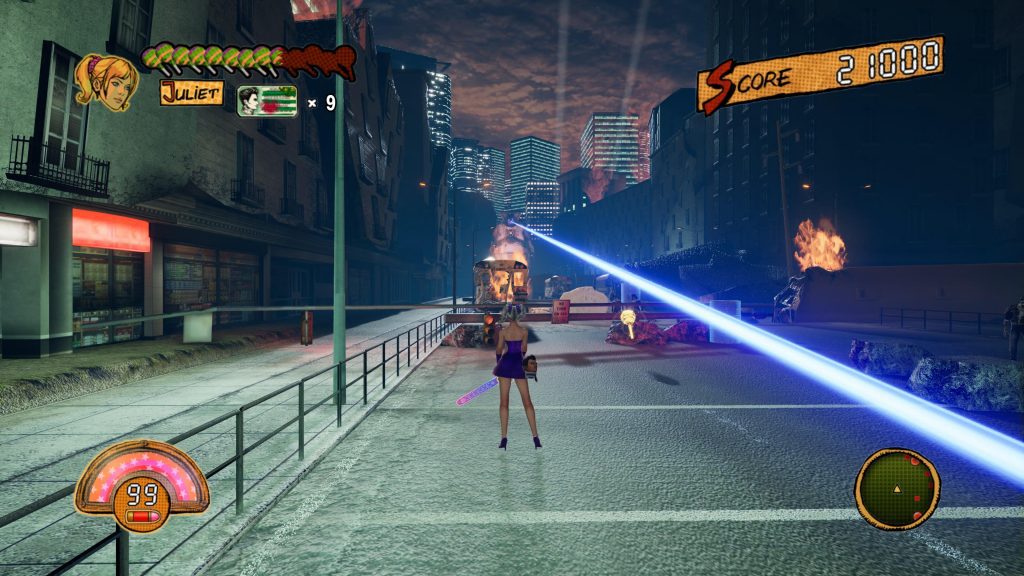Image resolution: width=1024 pixels, height=576 pixels.
Task: Open the circular radar minimap
Action: click(897, 488)
